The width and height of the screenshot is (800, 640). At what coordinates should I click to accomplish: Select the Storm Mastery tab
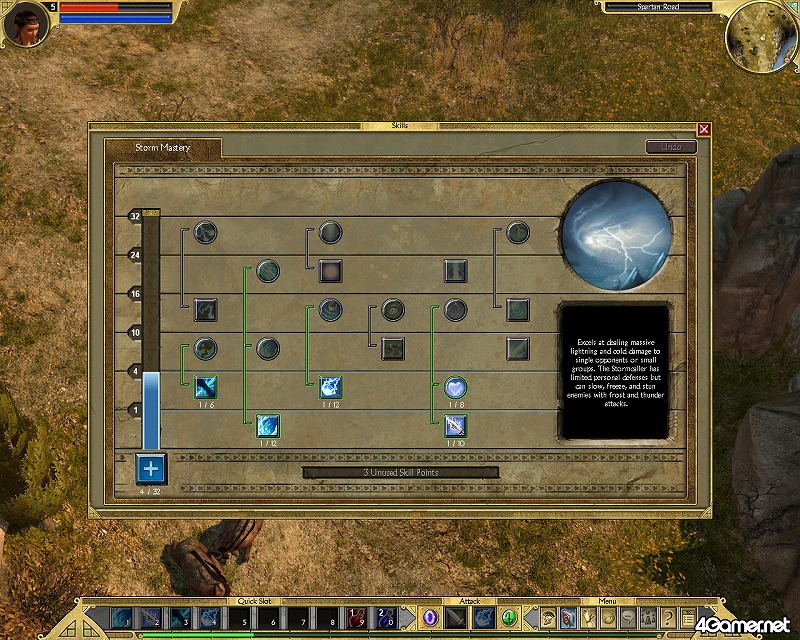pyautogui.click(x=163, y=148)
